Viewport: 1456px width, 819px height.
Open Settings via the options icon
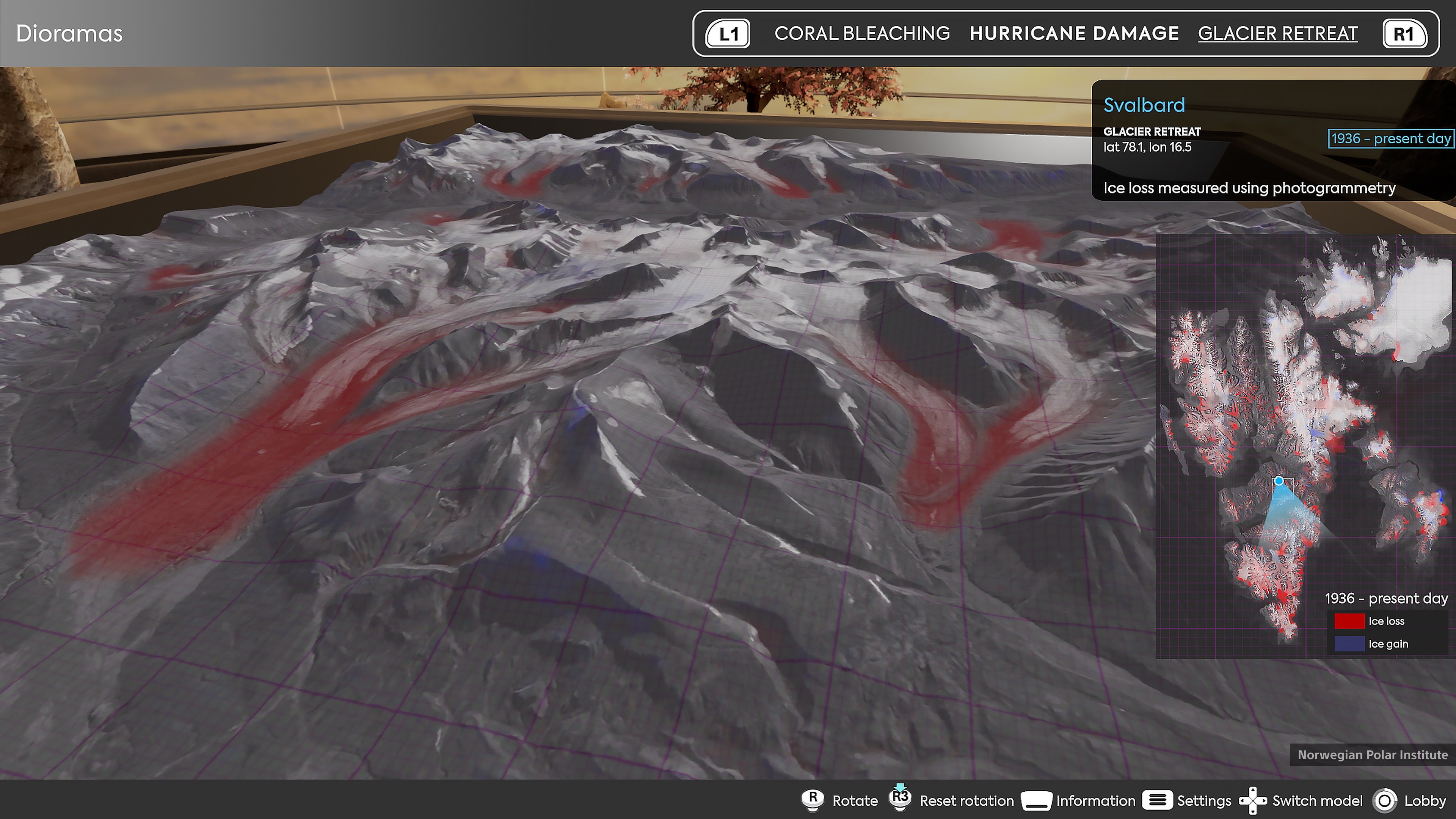click(x=1158, y=801)
